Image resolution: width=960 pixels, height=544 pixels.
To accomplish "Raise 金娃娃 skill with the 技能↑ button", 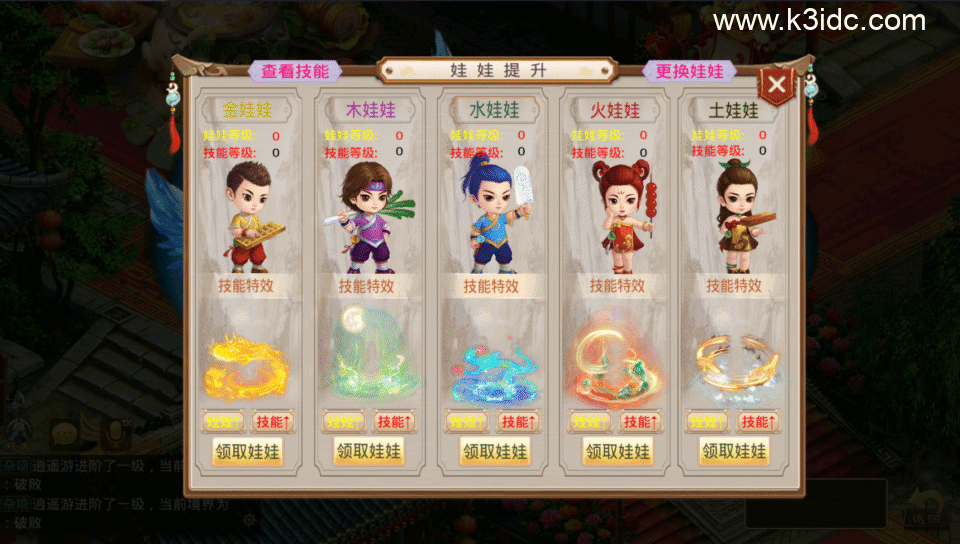I will [273, 422].
